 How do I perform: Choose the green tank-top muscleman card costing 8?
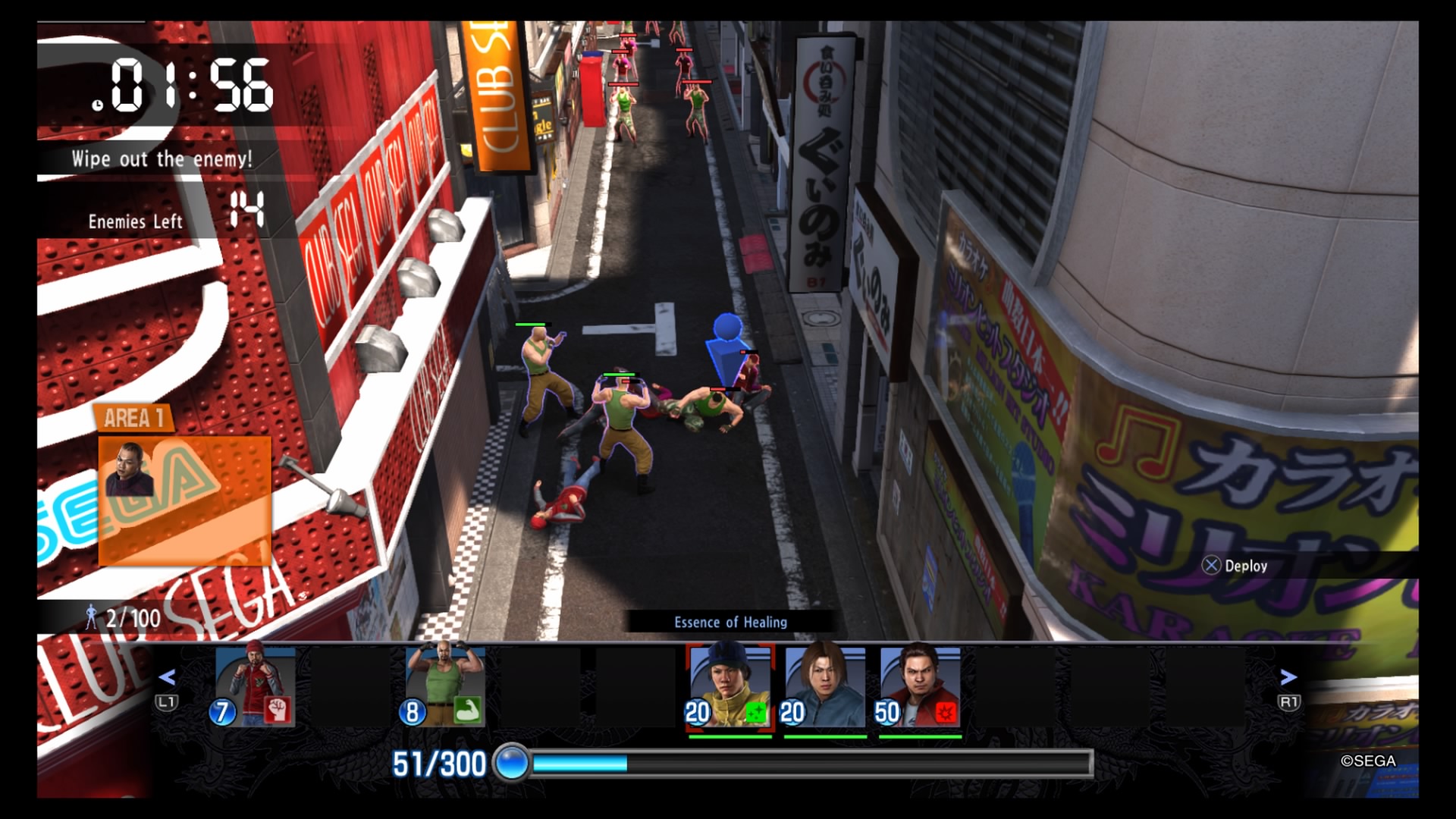click(444, 685)
